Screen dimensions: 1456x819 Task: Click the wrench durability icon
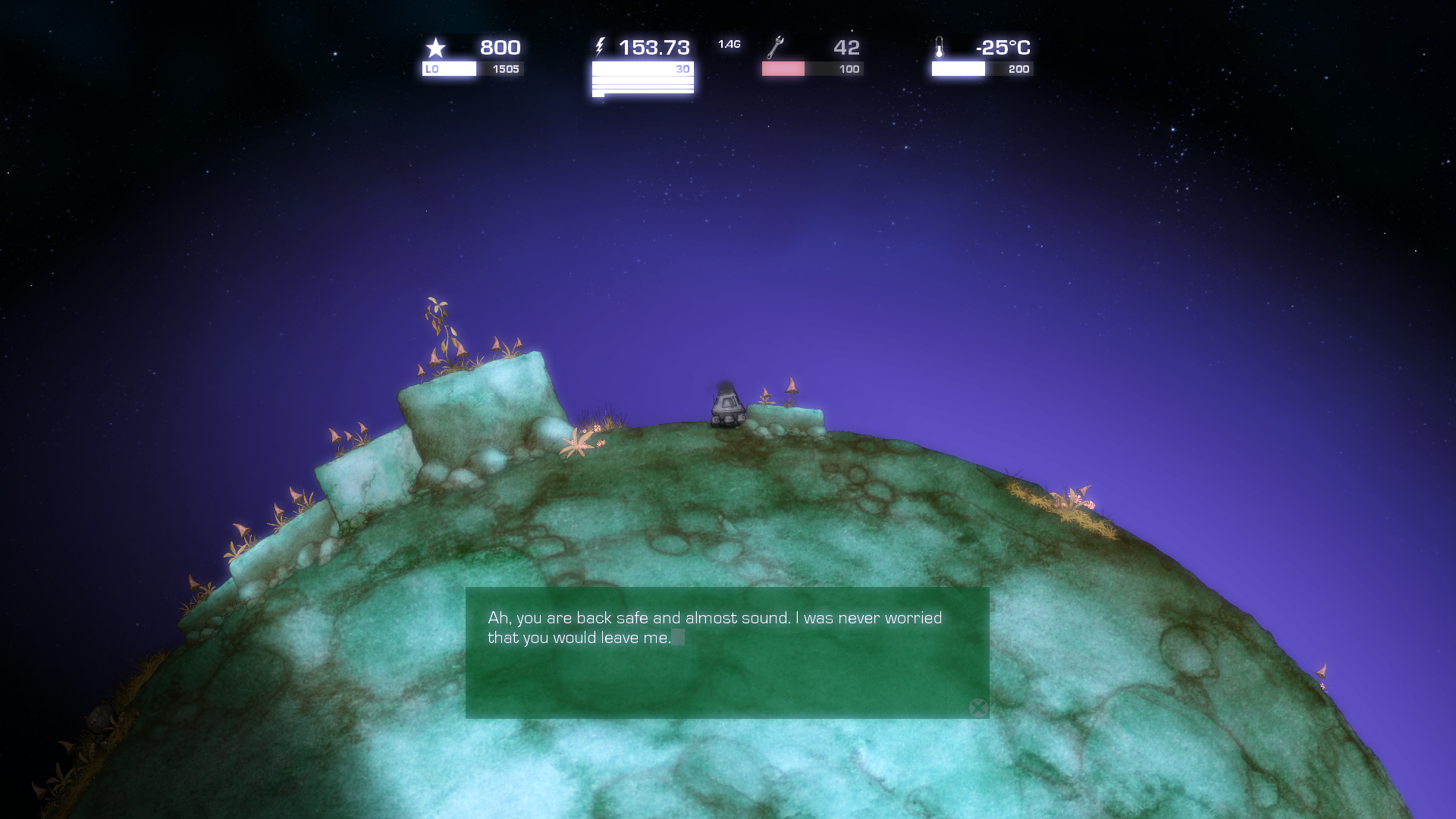click(776, 47)
